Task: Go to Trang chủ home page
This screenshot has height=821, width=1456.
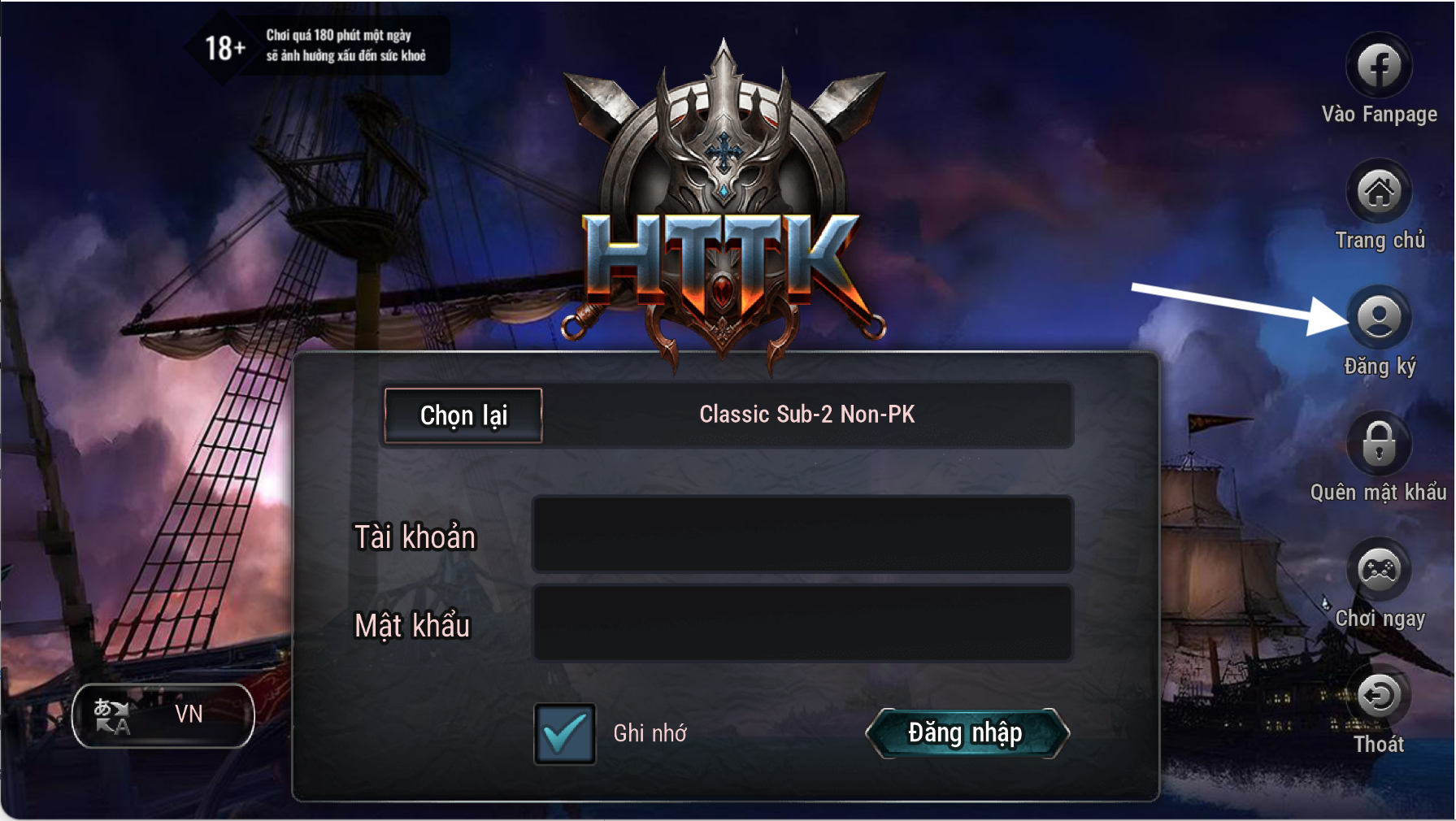Action: (1379, 193)
